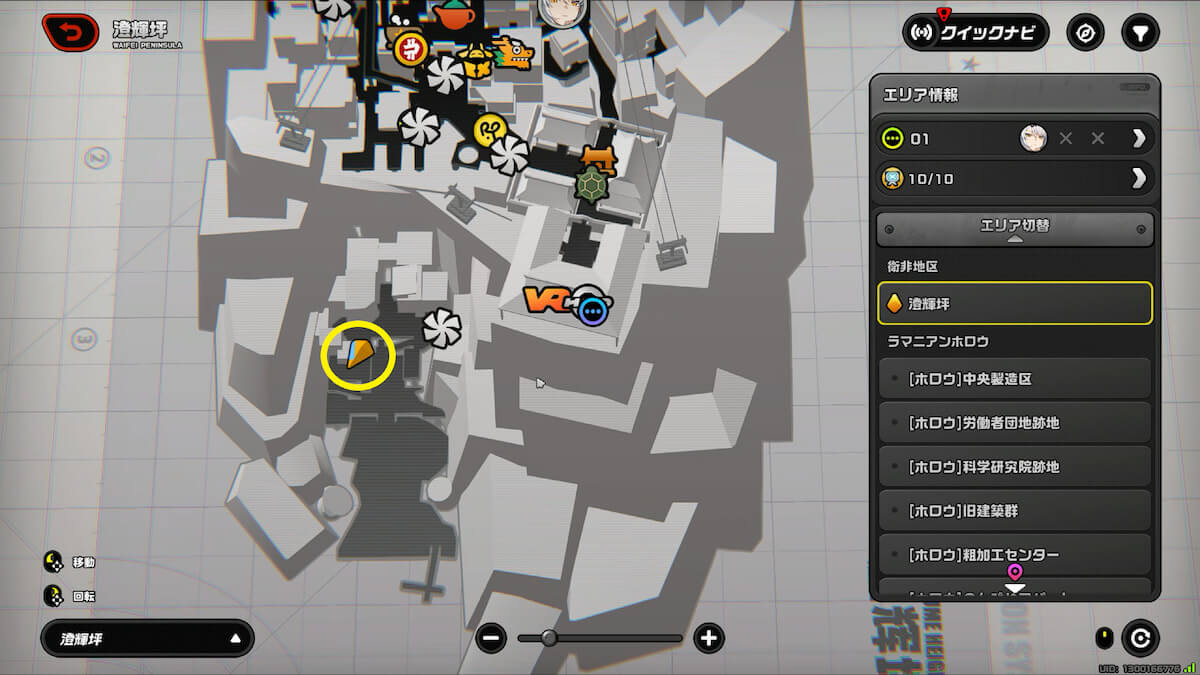Image resolution: width=1200 pixels, height=675 pixels.
Task: Pick [ホロウ]粗加工センター from area list
Action: tap(1014, 554)
